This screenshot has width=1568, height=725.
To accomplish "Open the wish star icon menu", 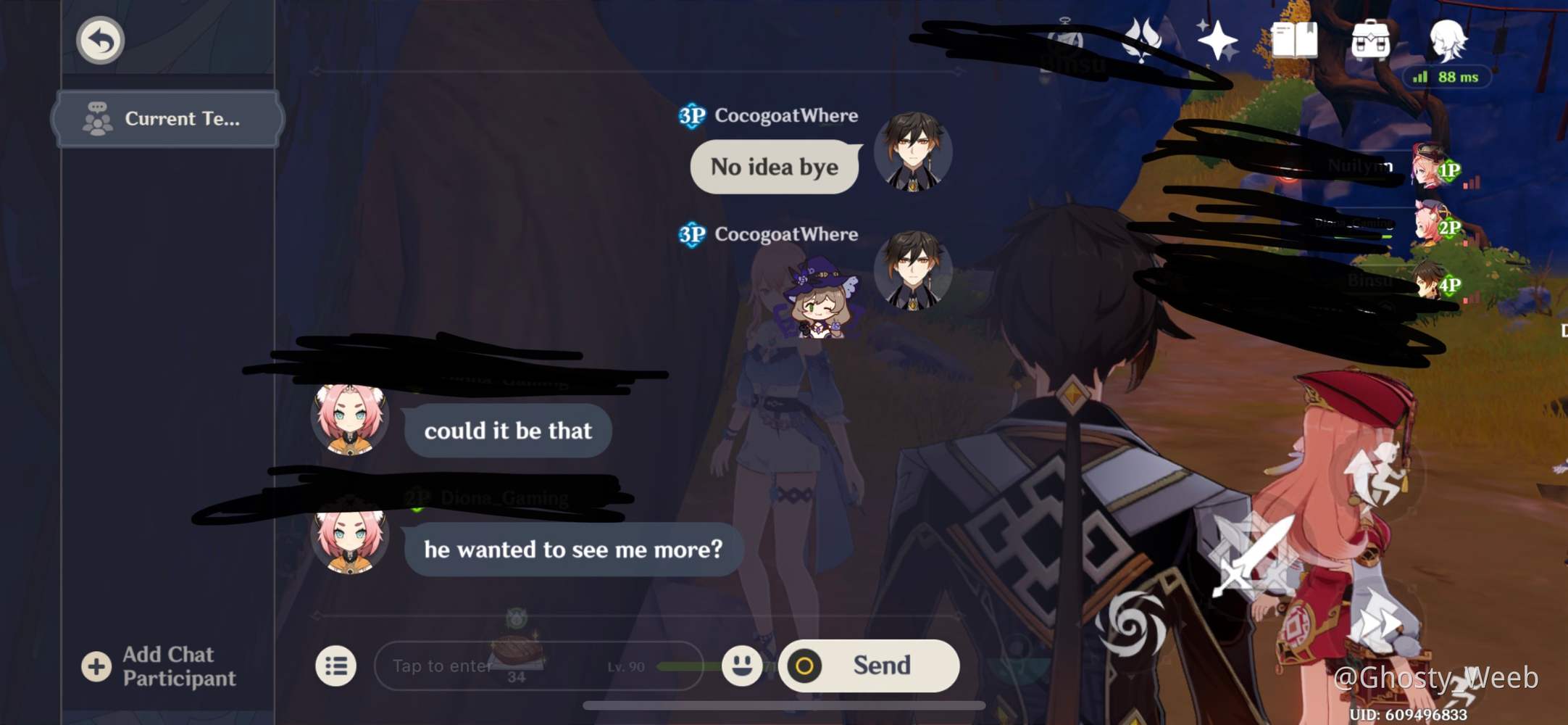I will point(1217,40).
